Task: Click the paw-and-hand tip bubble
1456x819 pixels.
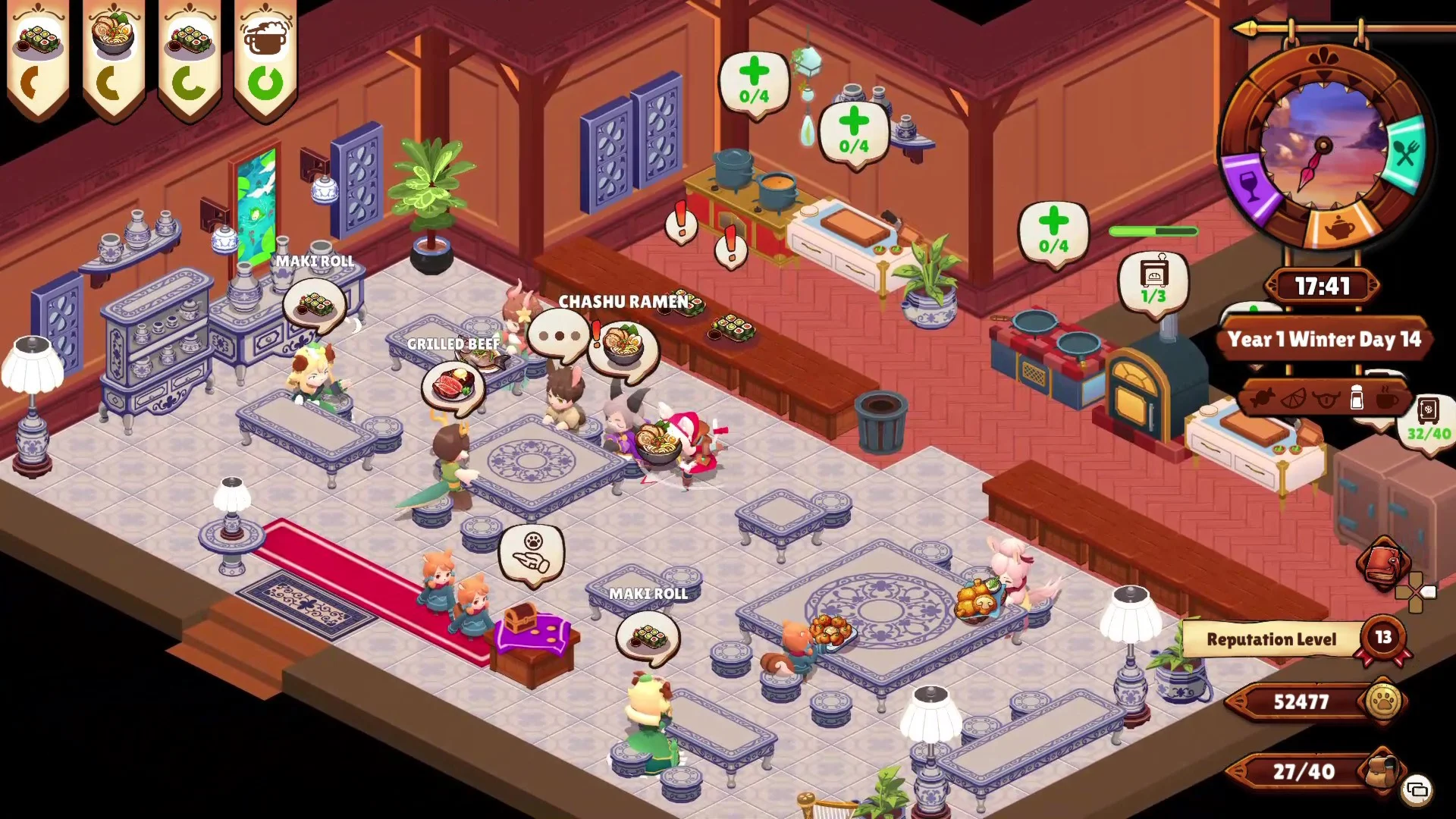Action: pyautogui.click(x=533, y=553)
